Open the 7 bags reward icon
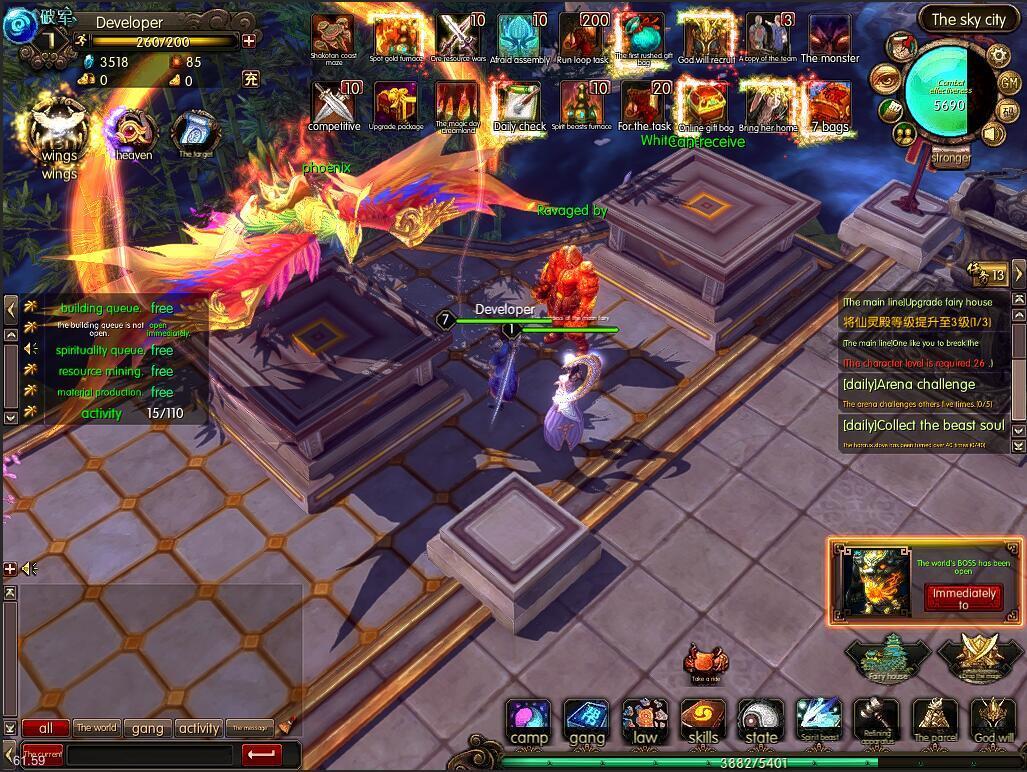 click(829, 103)
